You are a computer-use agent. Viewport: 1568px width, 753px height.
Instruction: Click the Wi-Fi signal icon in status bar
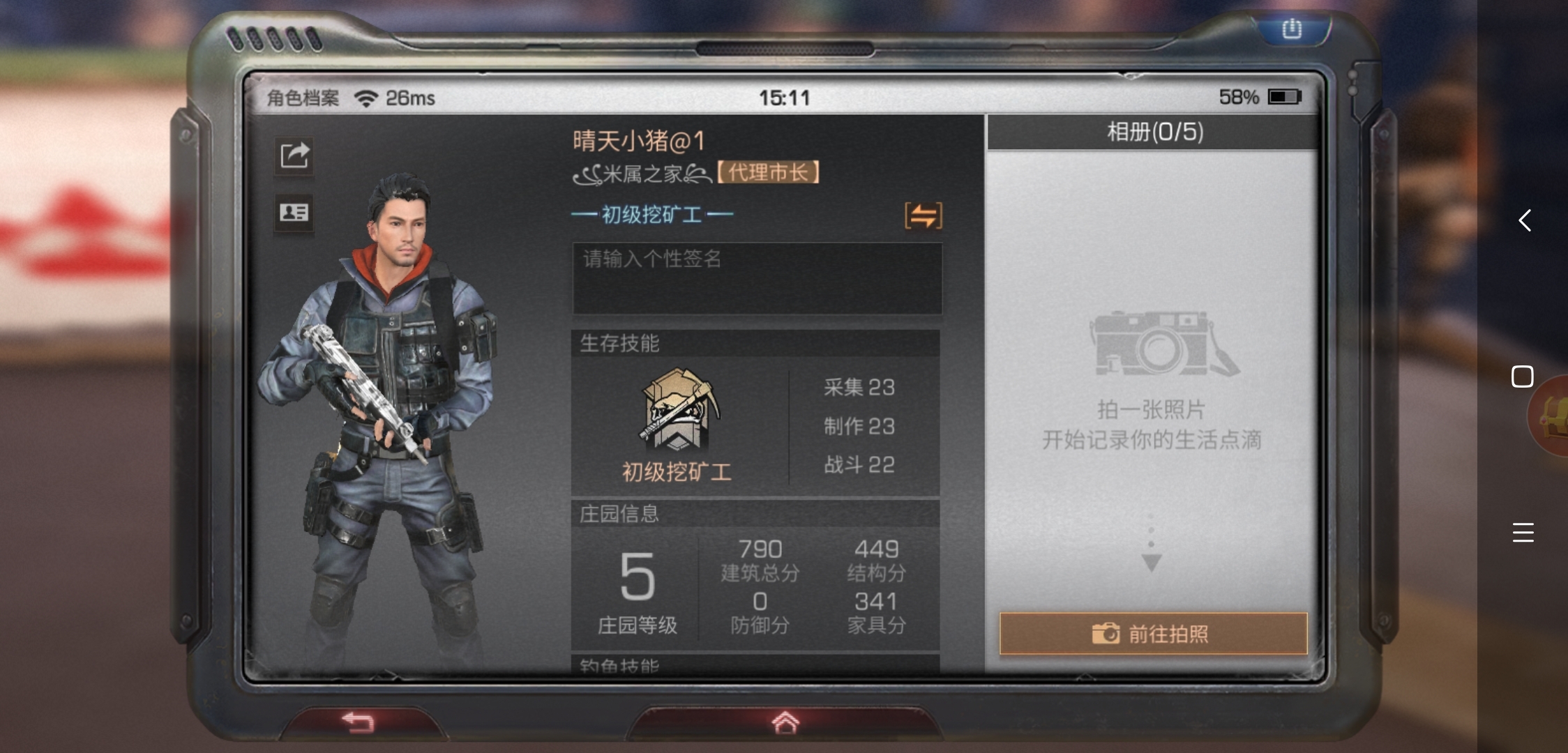click(368, 98)
